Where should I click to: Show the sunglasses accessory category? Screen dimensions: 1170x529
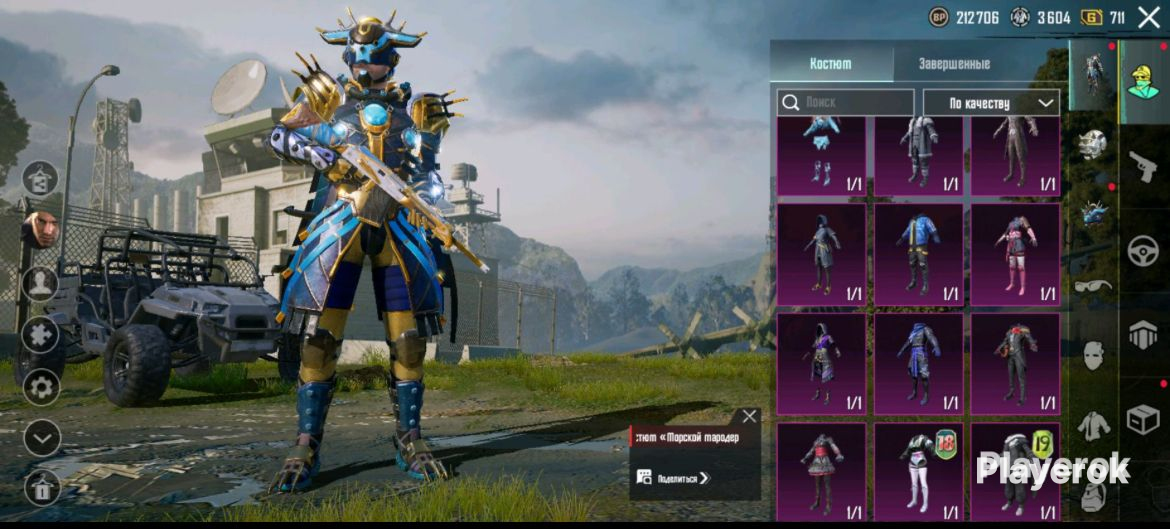[1093, 286]
